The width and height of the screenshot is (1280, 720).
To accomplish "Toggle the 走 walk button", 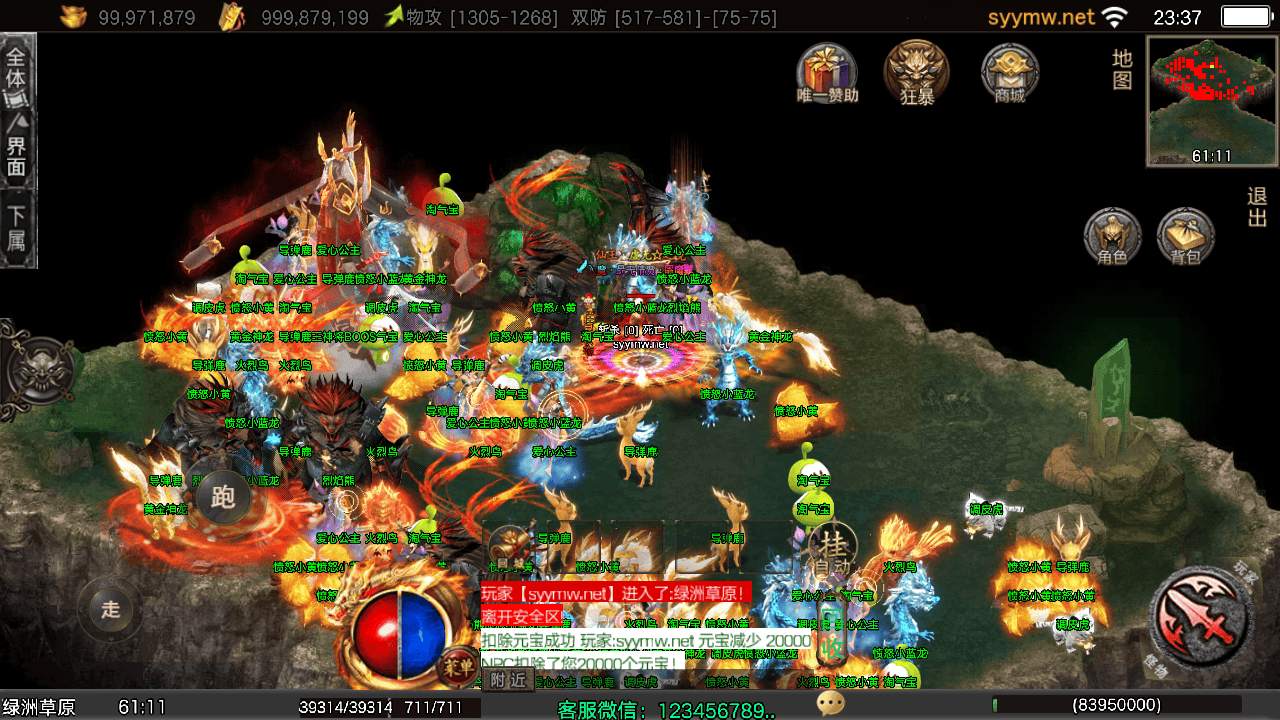I will 110,608.
